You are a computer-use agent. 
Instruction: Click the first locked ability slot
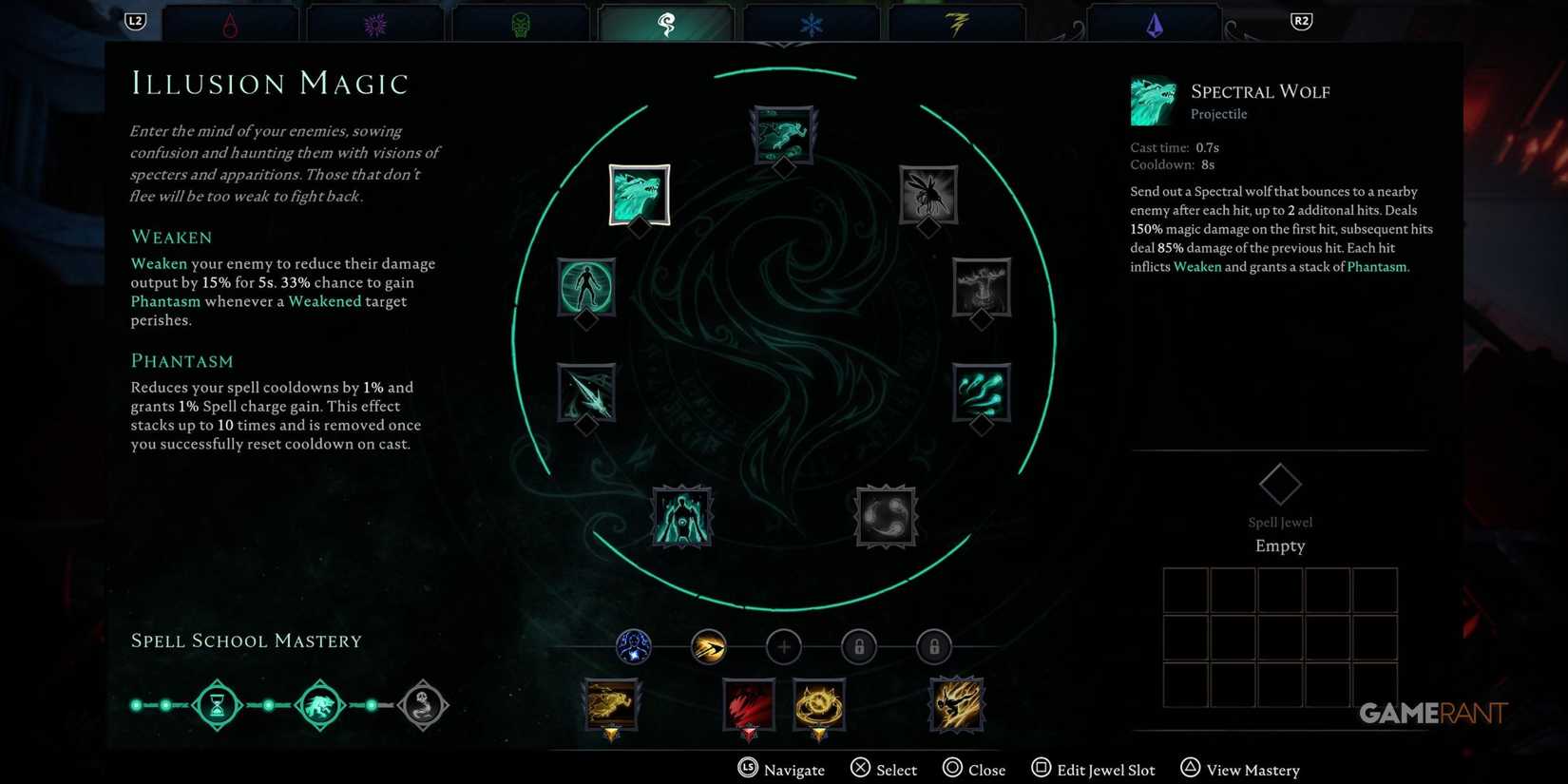coord(859,646)
